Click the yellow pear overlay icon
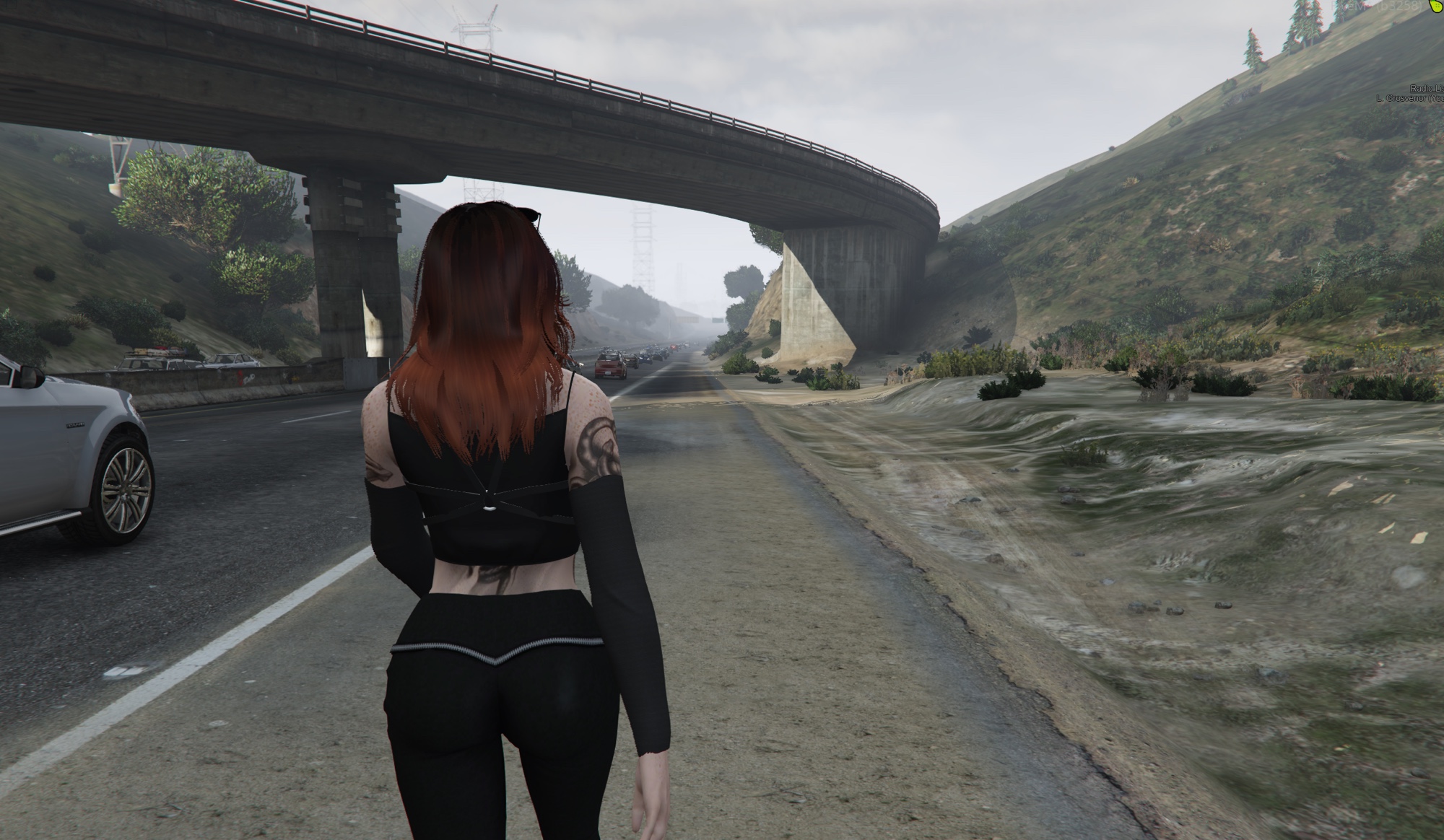The image size is (1444, 840). click(x=1436, y=6)
